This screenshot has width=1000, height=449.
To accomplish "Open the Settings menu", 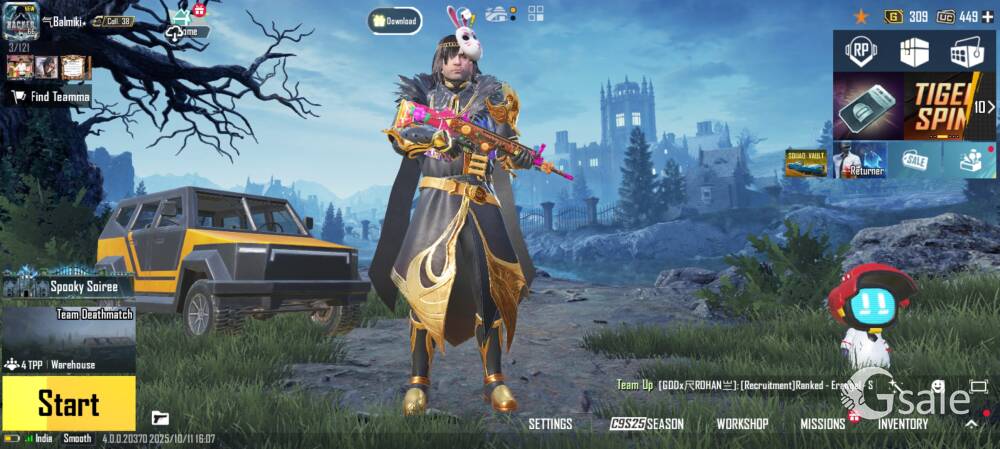I will pyautogui.click(x=550, y=424).
